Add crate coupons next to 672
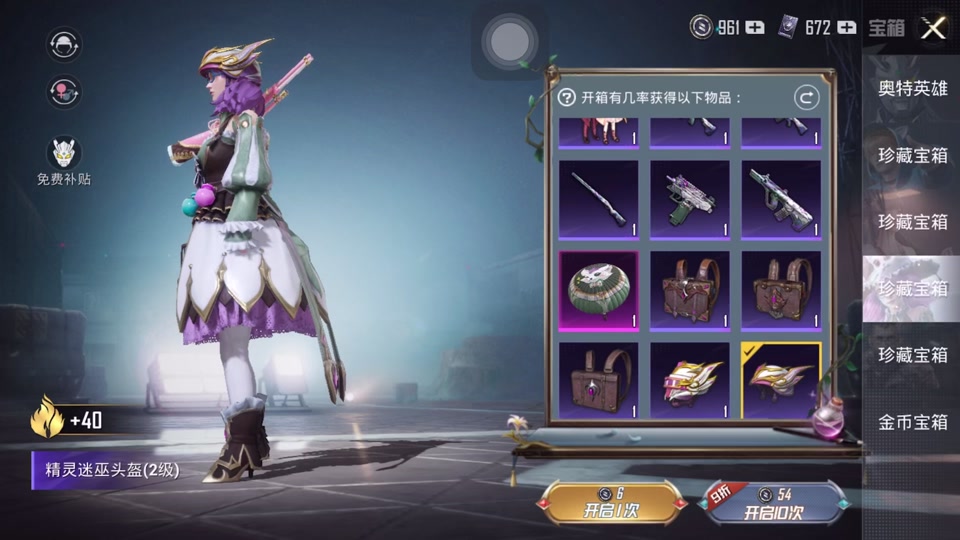Screen dimensions: 960x540 click(847, 27)
